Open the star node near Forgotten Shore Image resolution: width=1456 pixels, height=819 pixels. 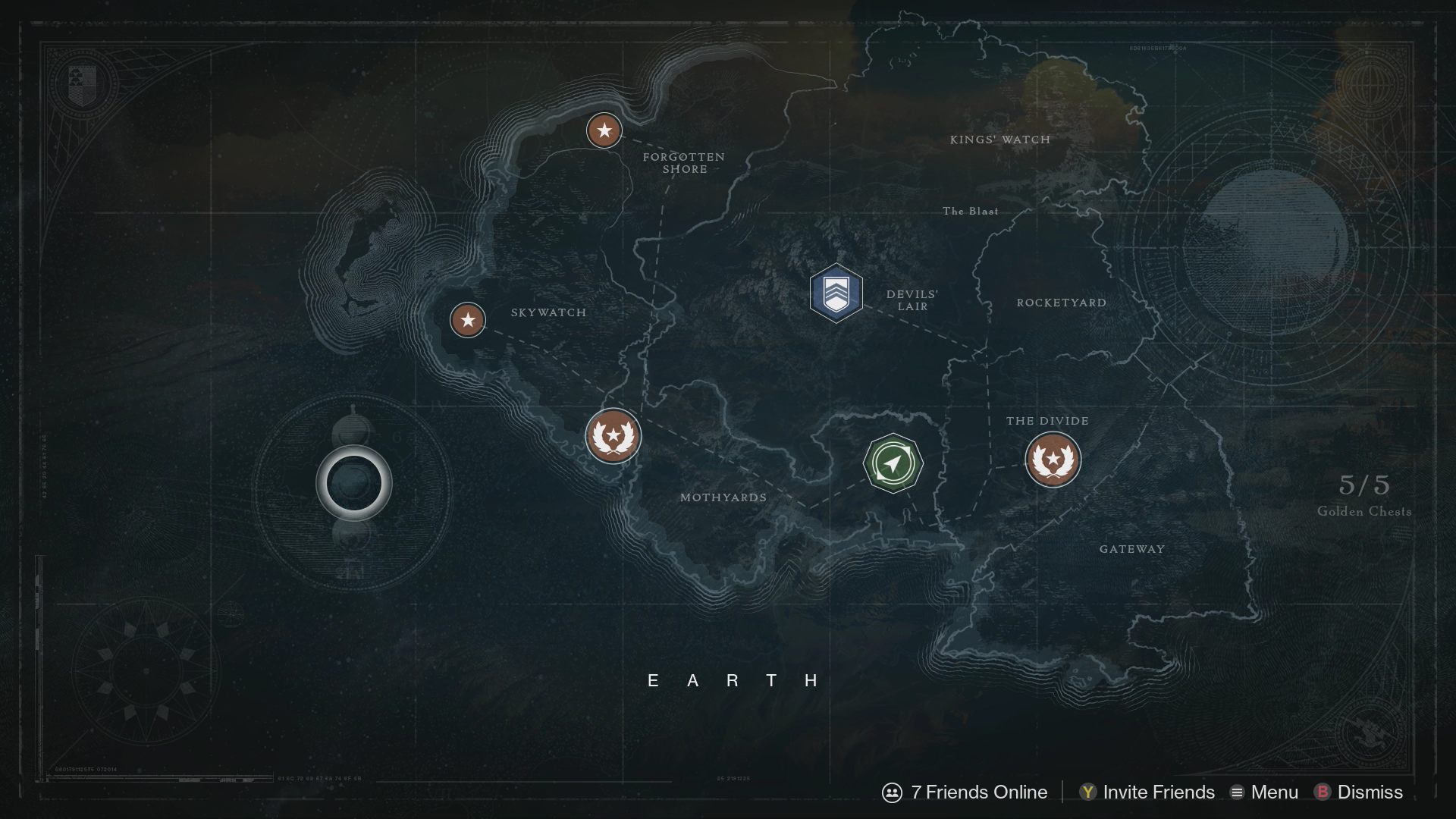pyautogui.click(x=604, y=130)
